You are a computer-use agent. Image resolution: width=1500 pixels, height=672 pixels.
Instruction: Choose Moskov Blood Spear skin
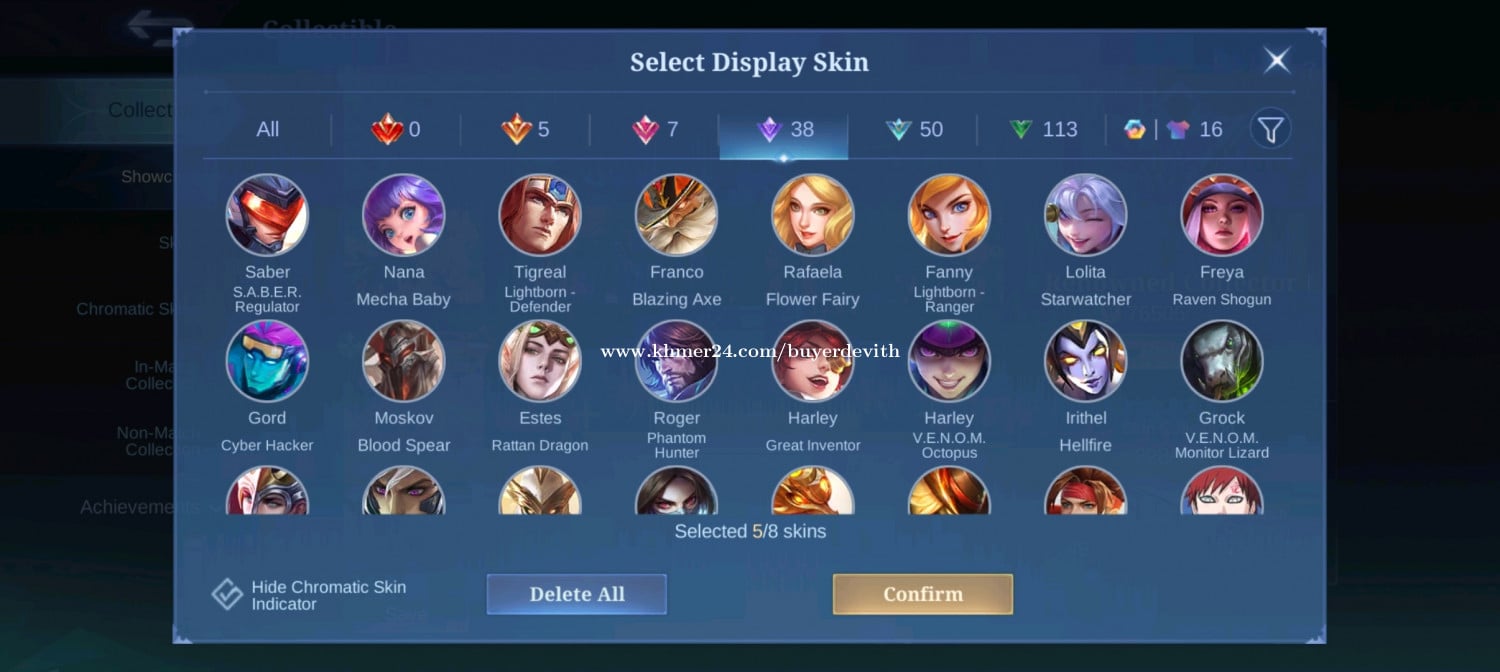403,361
